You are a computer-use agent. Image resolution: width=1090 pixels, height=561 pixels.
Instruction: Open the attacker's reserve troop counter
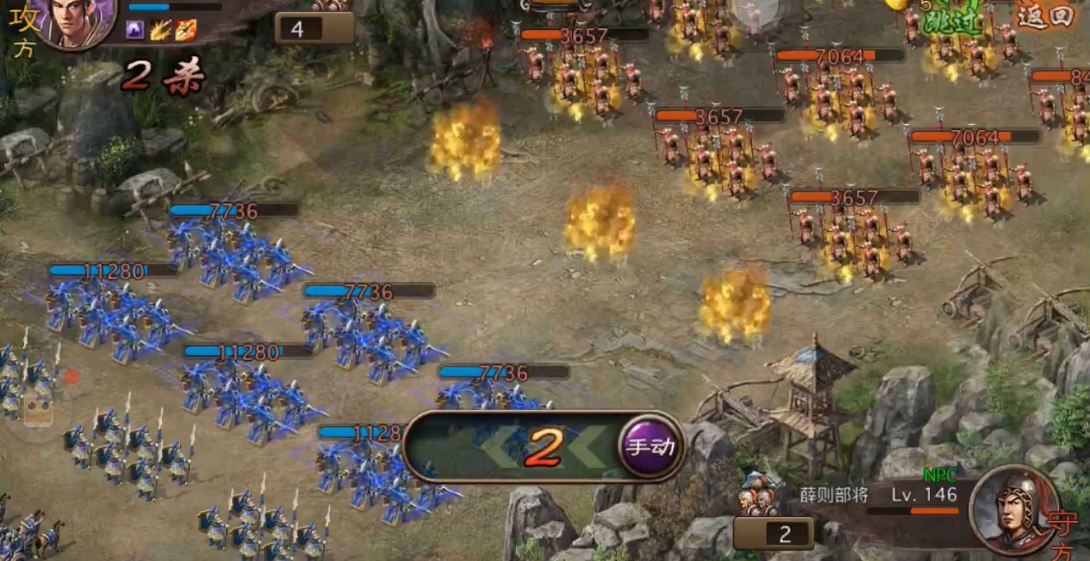coord(314,28)
